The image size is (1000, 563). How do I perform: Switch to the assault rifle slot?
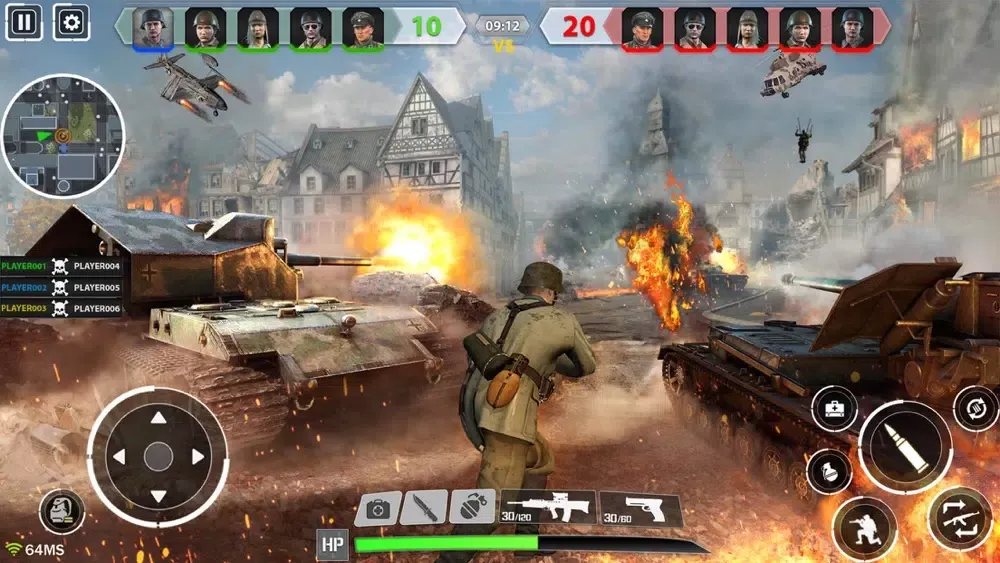548,507
